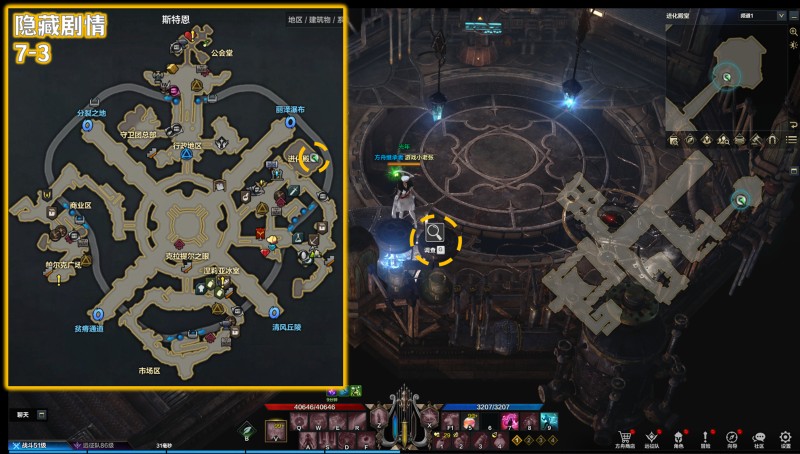Select the 丽津瀑布 portal on the map

[290, 121]
